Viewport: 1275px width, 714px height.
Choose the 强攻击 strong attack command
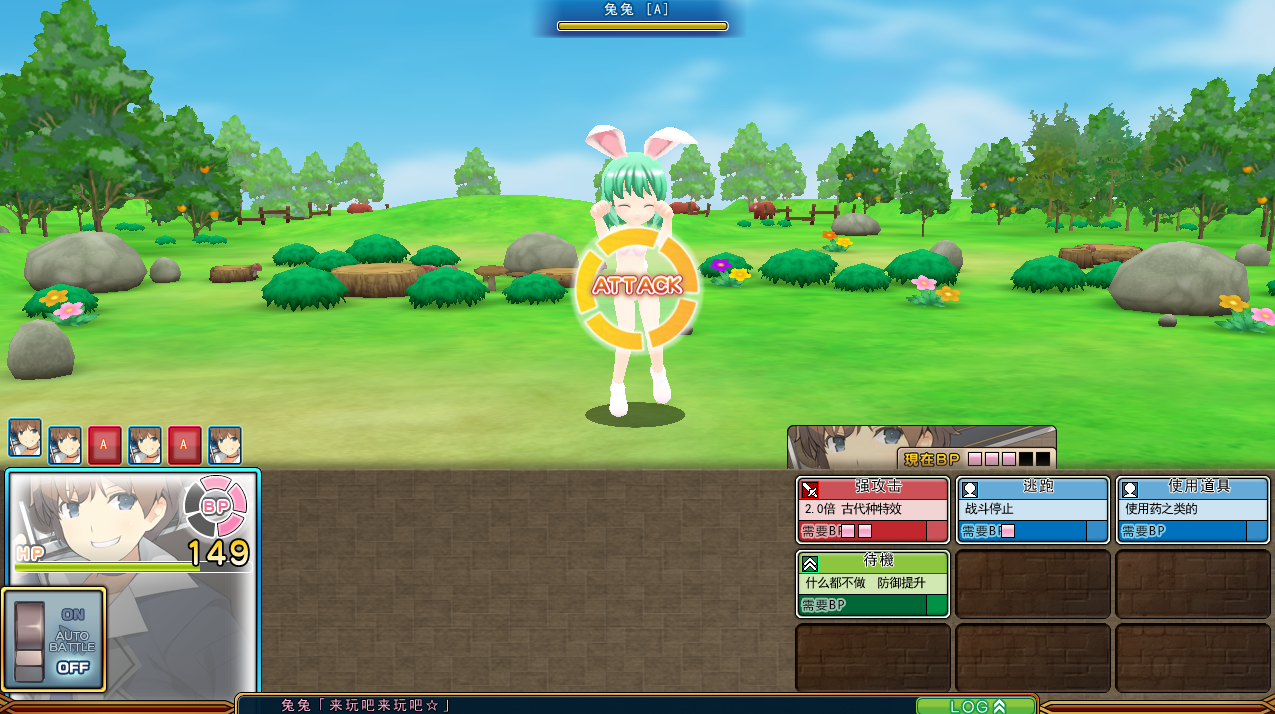[872, 509]
